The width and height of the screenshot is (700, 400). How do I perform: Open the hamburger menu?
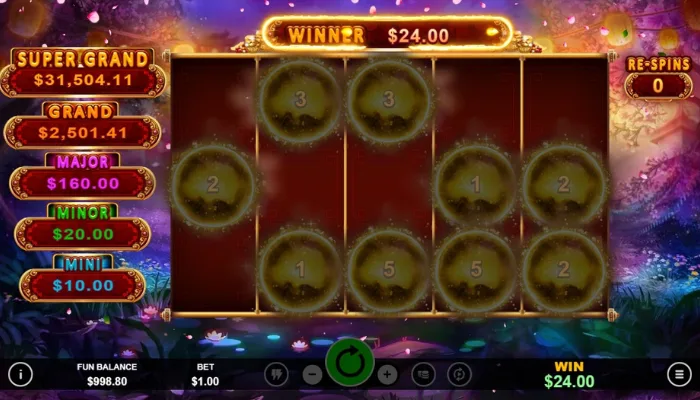[x=679, y=374]
